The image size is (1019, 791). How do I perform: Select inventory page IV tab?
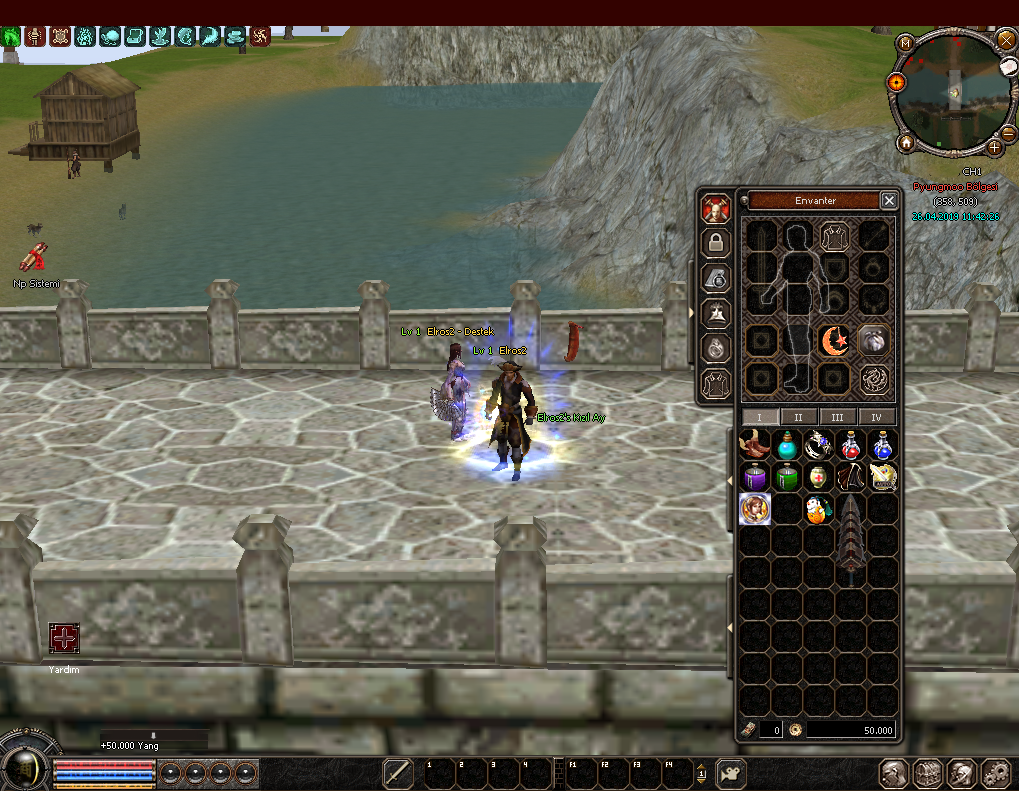(877, 417)
